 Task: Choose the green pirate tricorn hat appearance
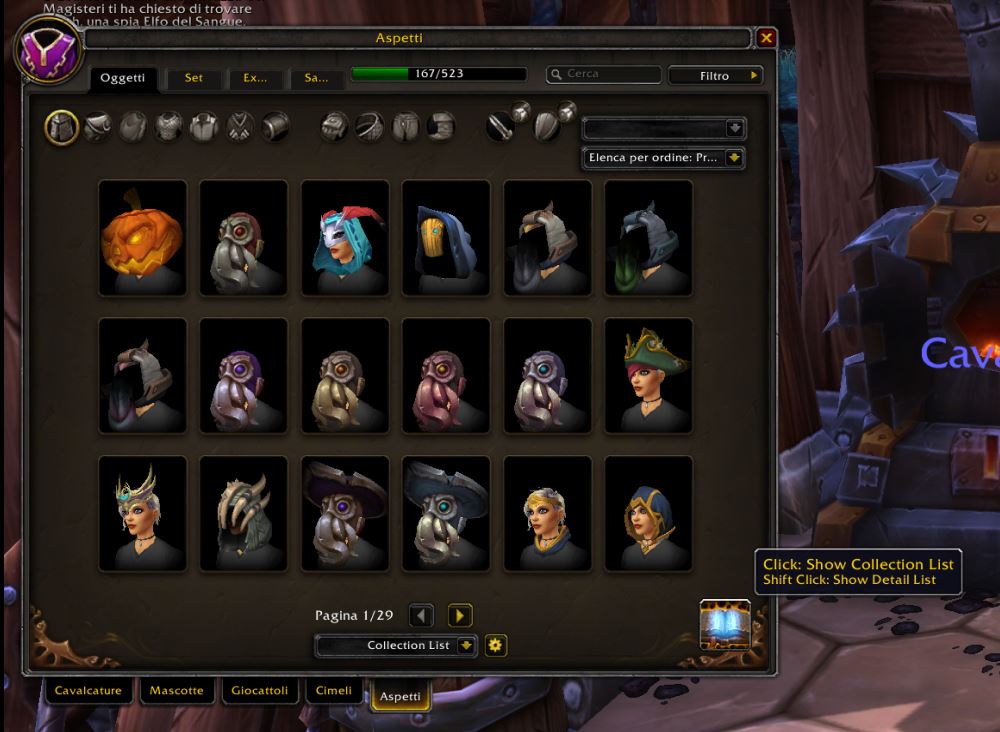(649, 376)
